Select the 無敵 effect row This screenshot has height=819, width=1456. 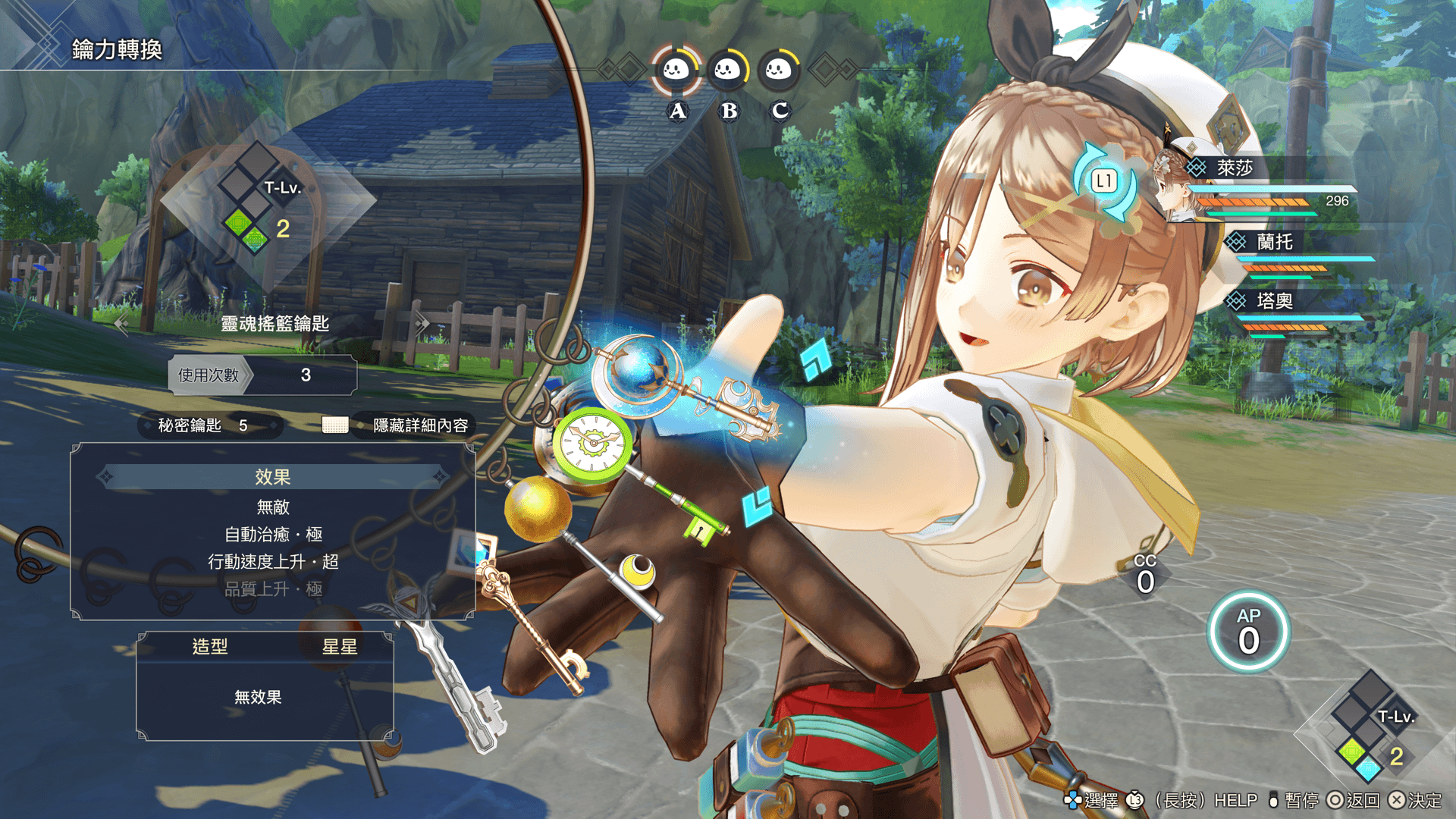pyautogui.click(x=273, y=507)
